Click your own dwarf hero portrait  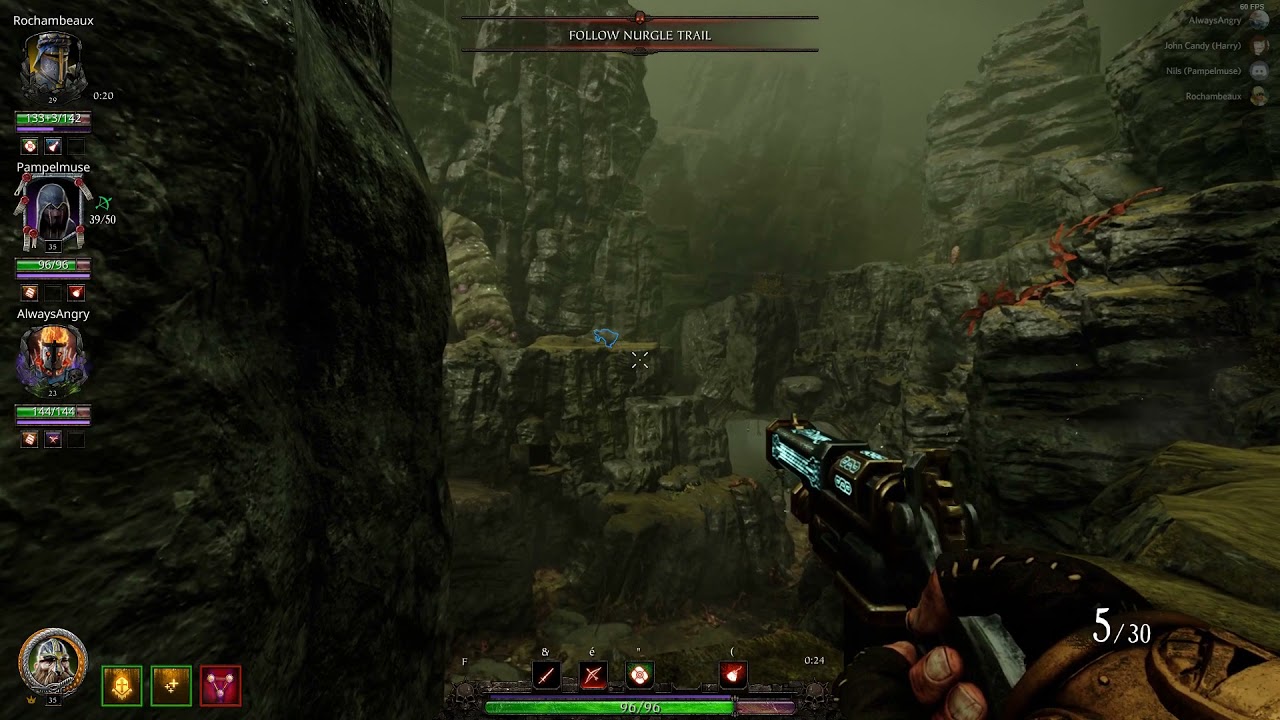point(53,662)
